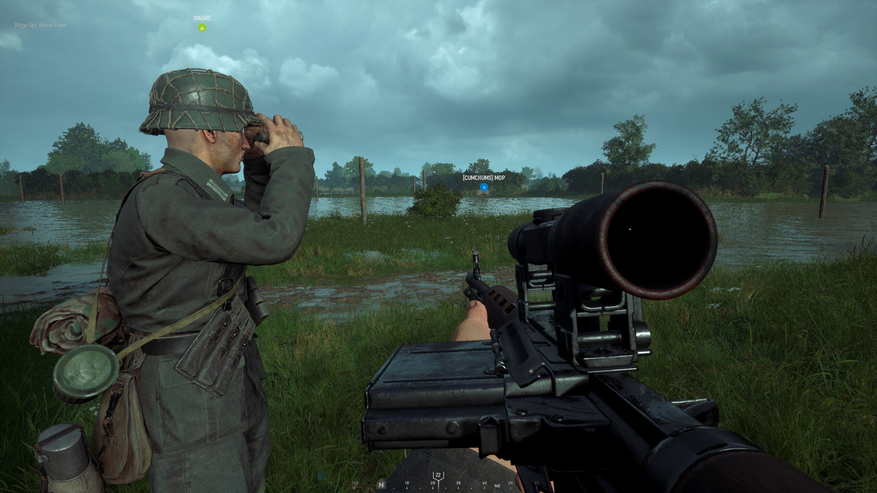Click the N marker on the compass
Viewport: 877px width, 493px height.
381,483
